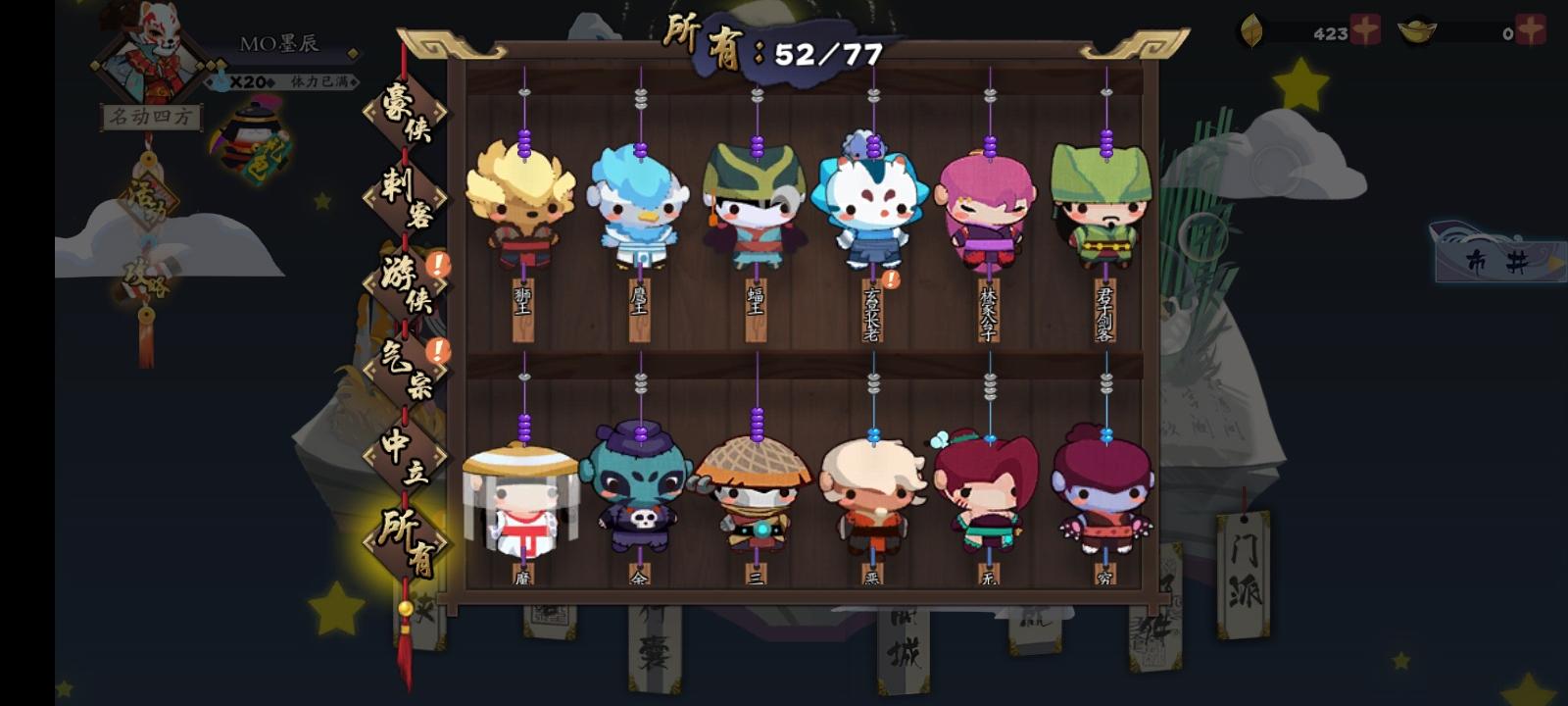Open the 攻略 strategy guide pendant

click(148, 277)
